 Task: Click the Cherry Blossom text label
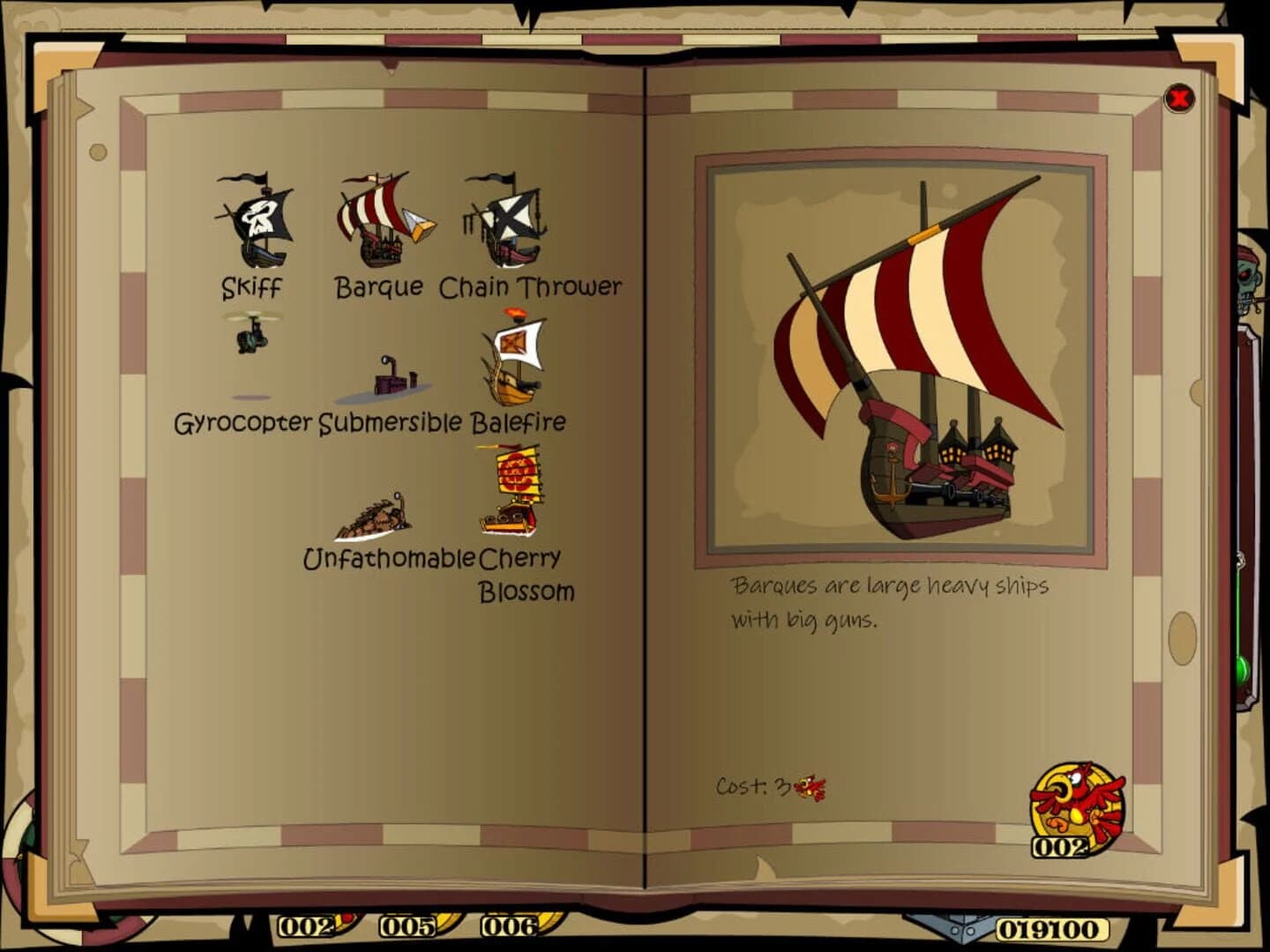(522, 573)
